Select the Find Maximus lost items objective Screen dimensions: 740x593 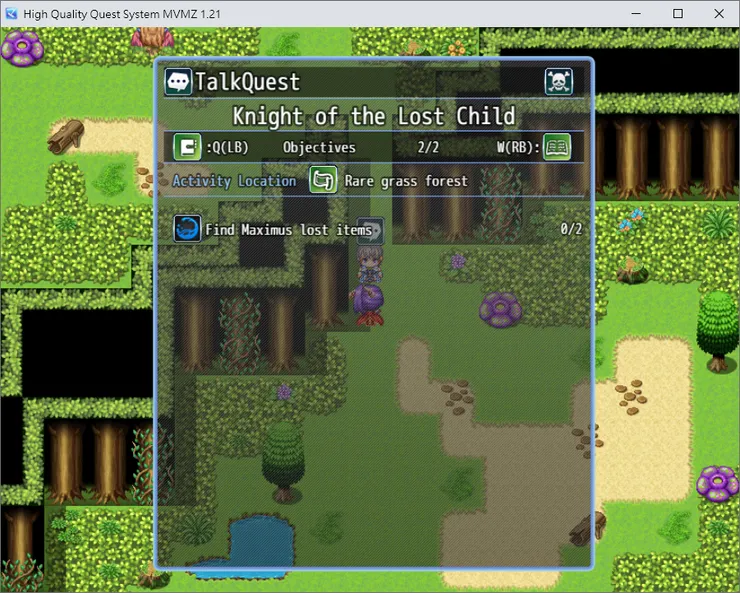pos(288,230)
